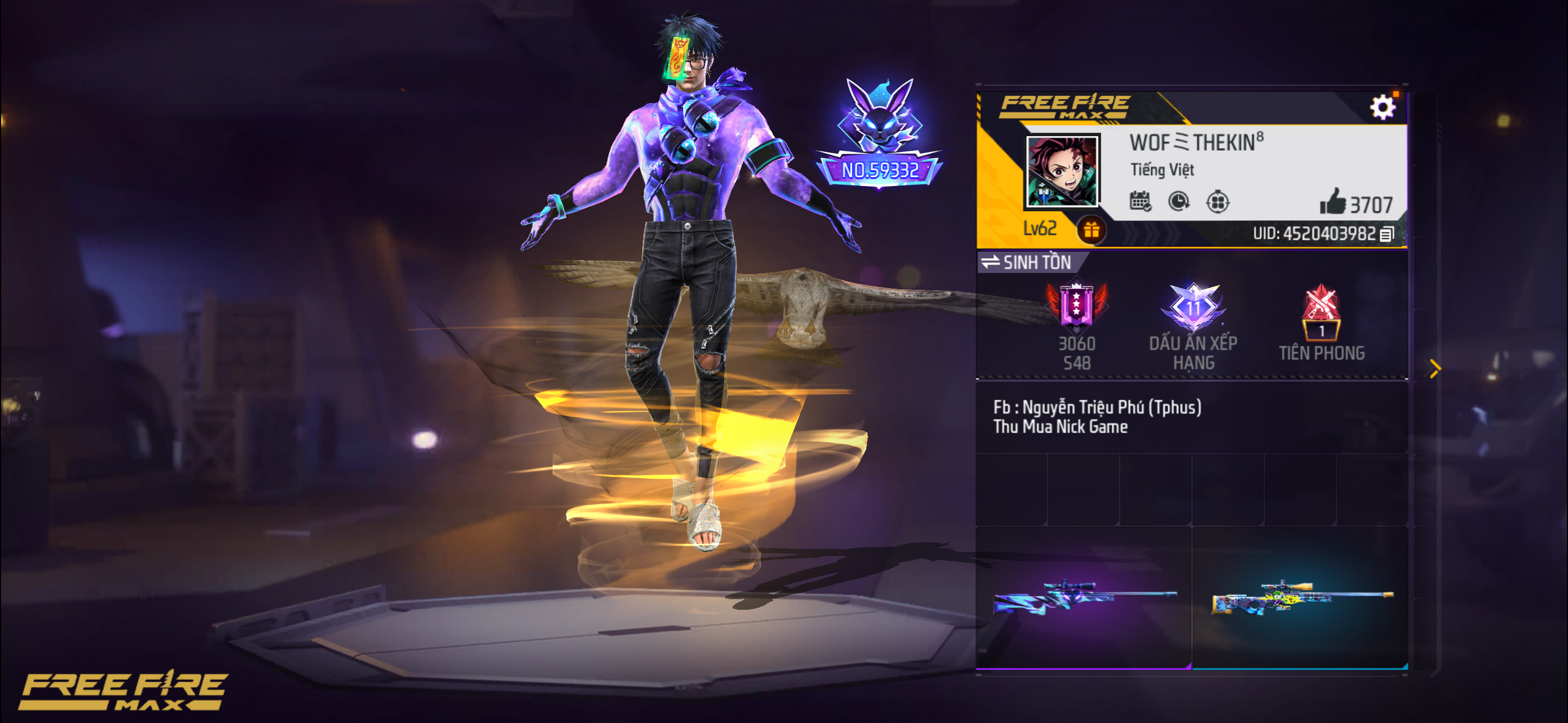
Task: Toggle the Sinh Ton mode switcher arrows
Action: [991, 262]
